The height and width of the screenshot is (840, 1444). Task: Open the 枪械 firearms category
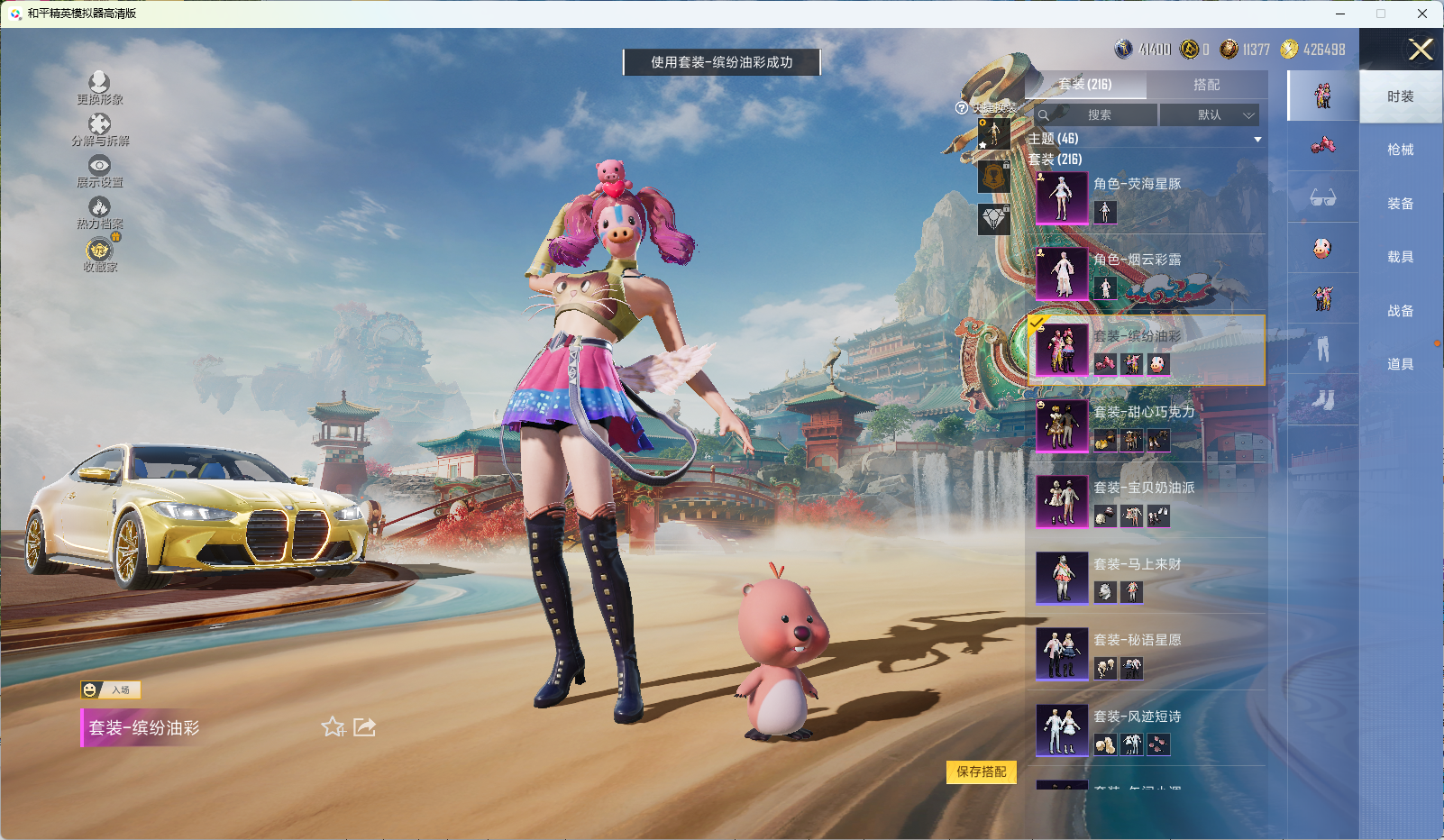[x=1400, y=150]
